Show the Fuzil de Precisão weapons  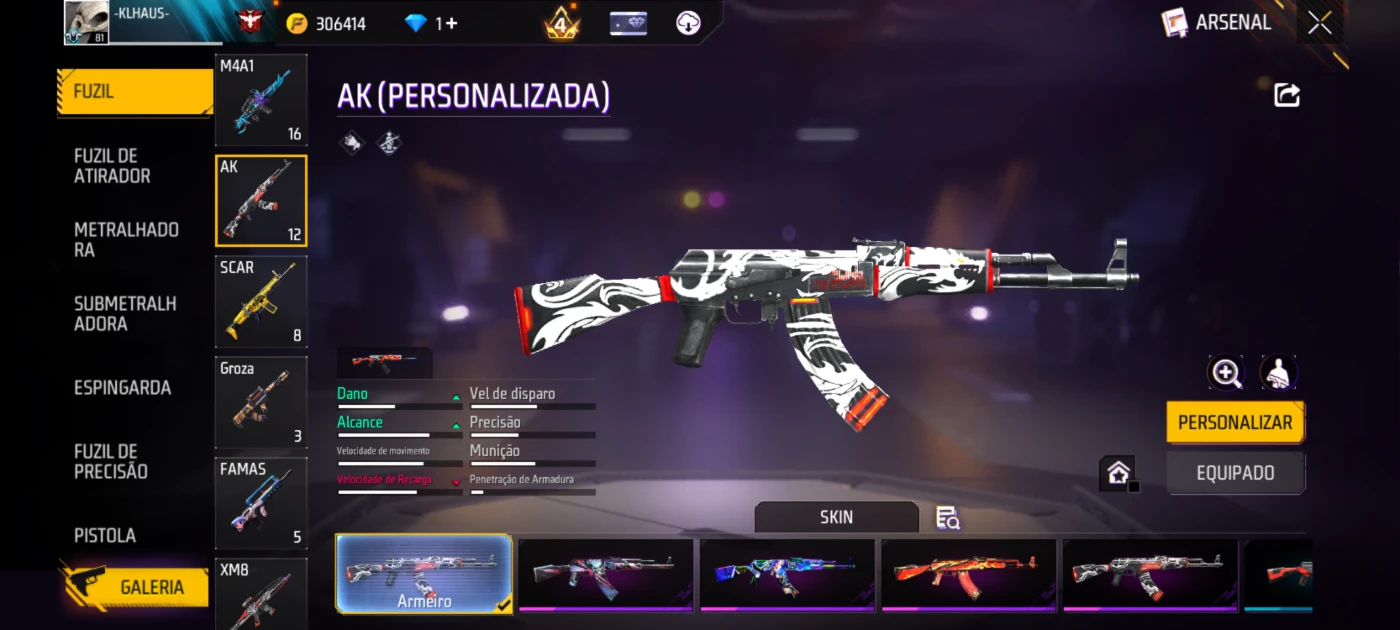[111, 462]
